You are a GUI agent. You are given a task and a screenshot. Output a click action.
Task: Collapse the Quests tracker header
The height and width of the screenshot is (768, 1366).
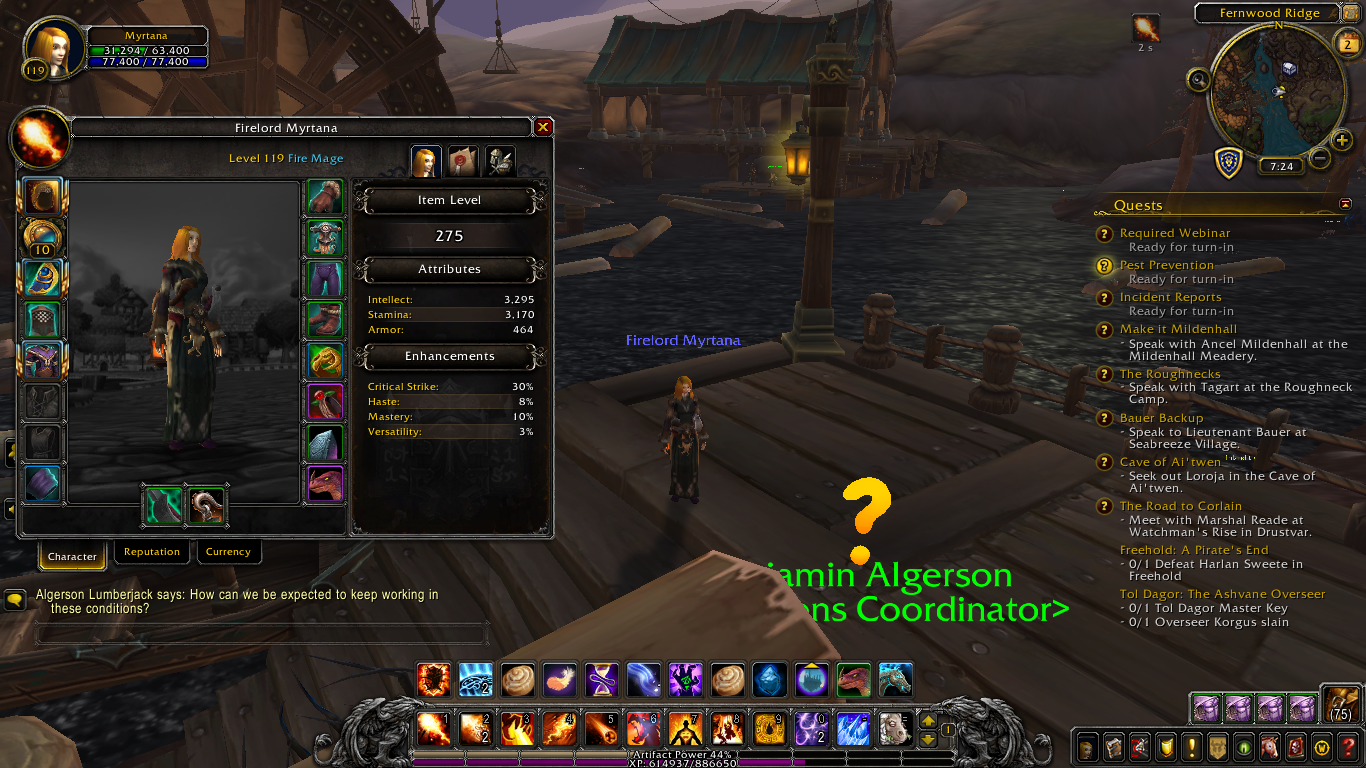tap(1345, 204)
